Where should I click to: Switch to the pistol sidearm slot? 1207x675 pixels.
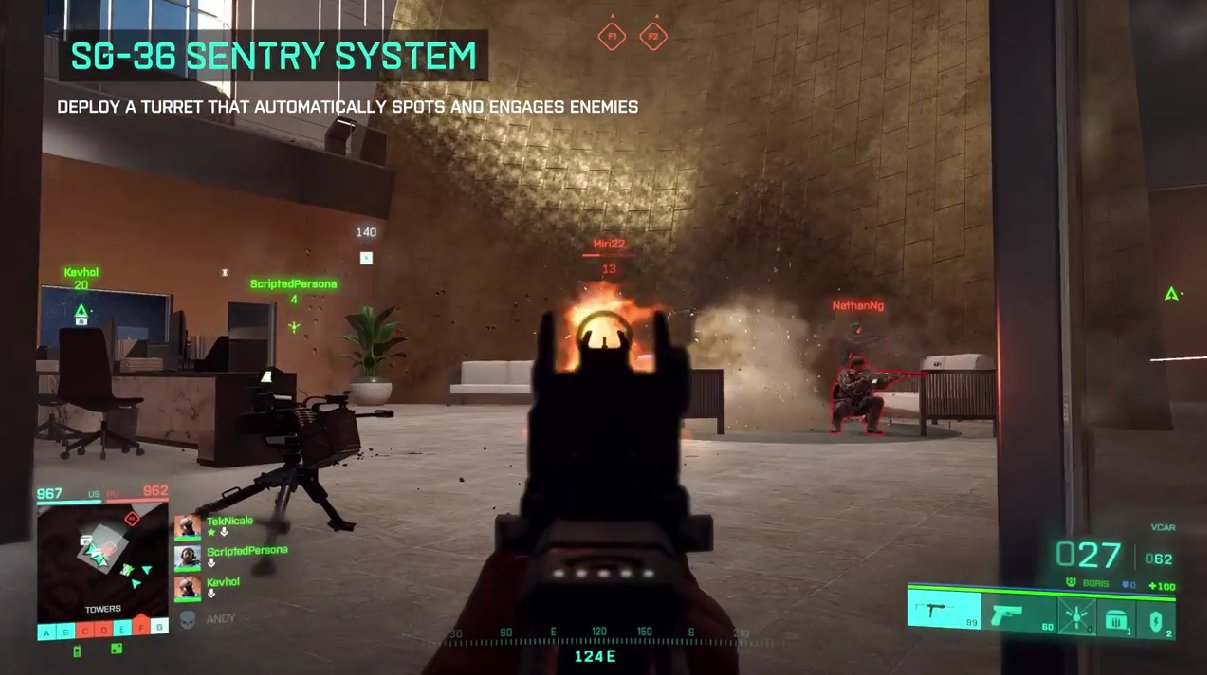[x=1018, y=613]
